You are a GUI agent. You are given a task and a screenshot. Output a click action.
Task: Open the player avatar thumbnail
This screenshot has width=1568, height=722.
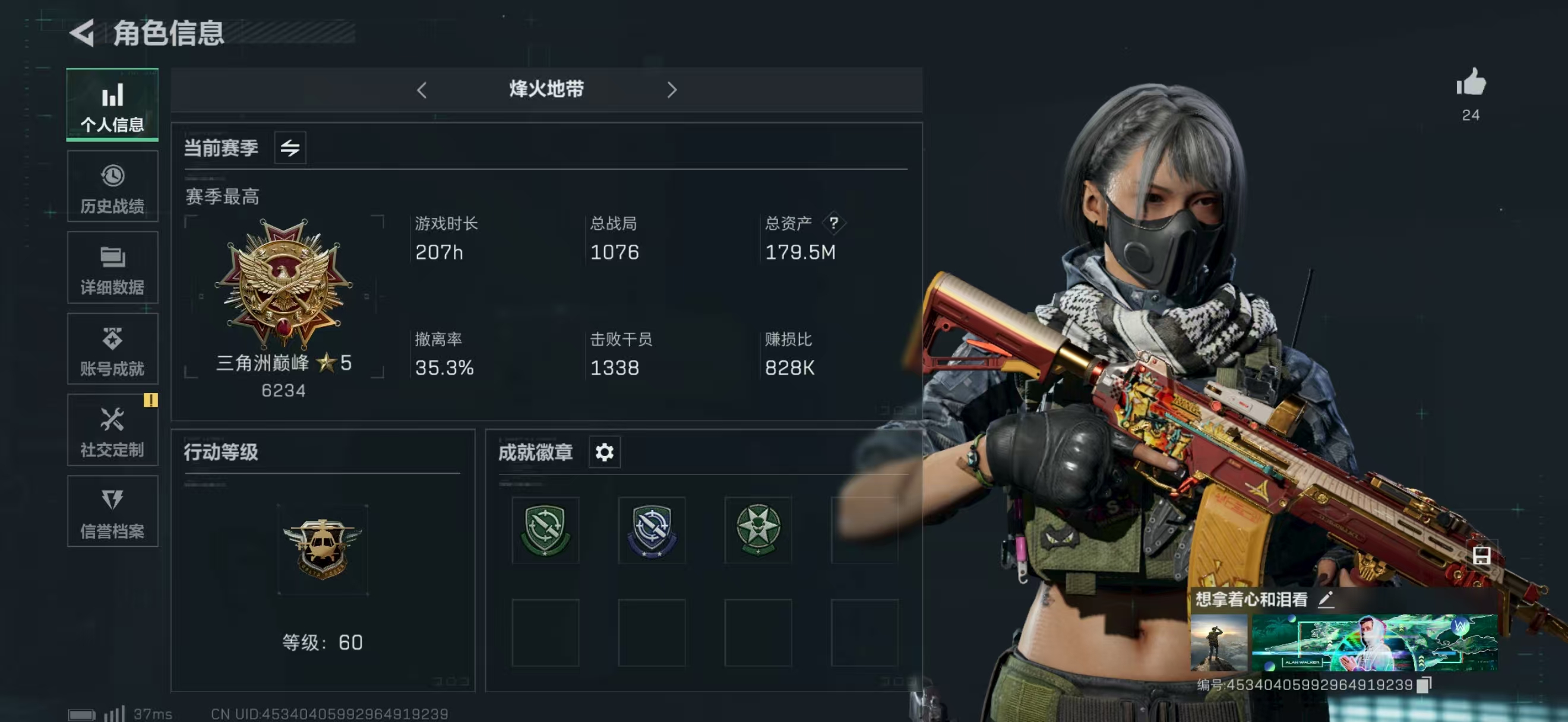click(x=1219, y=643)
